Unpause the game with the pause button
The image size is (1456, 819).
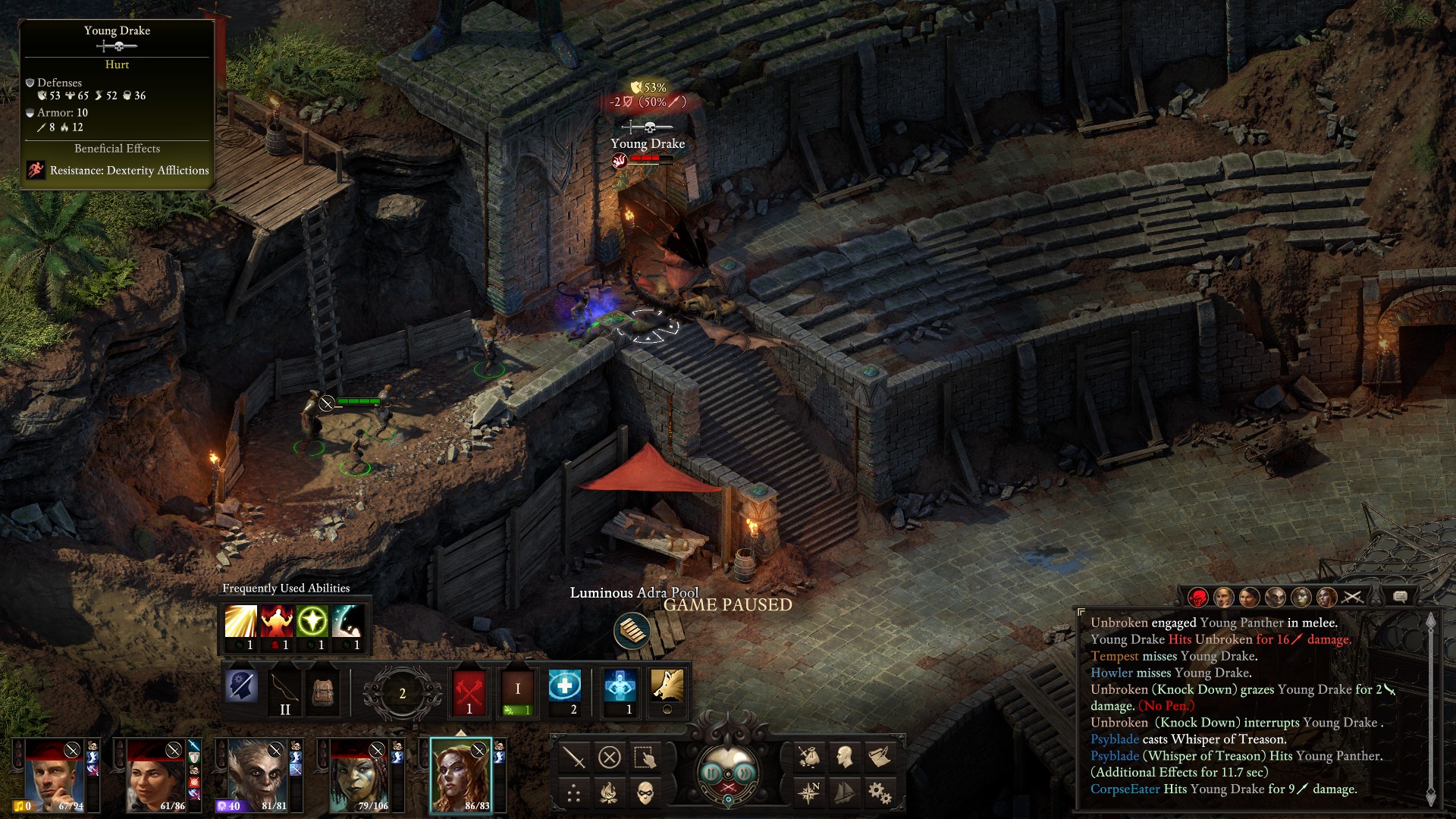tap(711, 773)
